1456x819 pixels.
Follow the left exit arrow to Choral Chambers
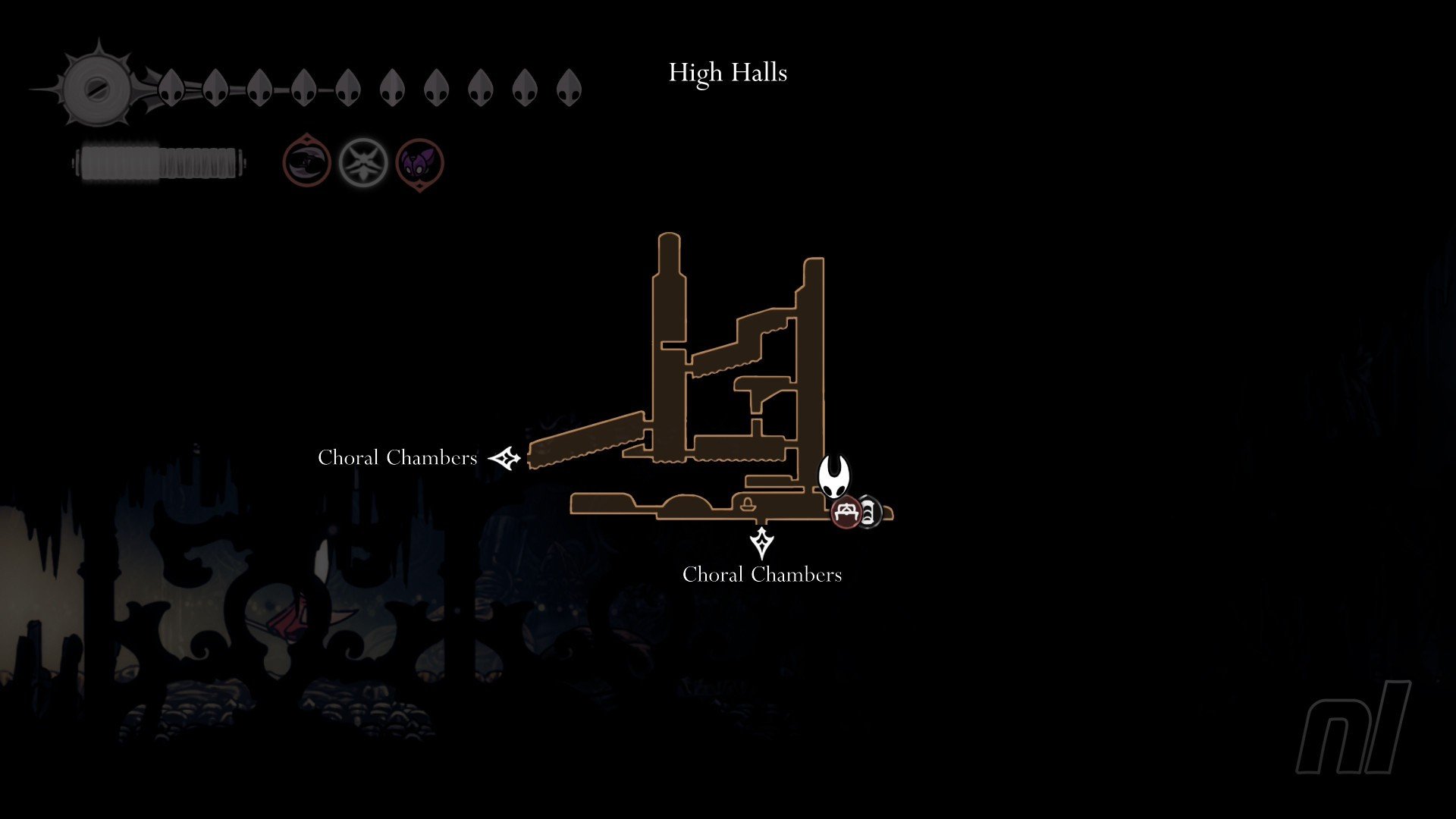click(505, 458)
